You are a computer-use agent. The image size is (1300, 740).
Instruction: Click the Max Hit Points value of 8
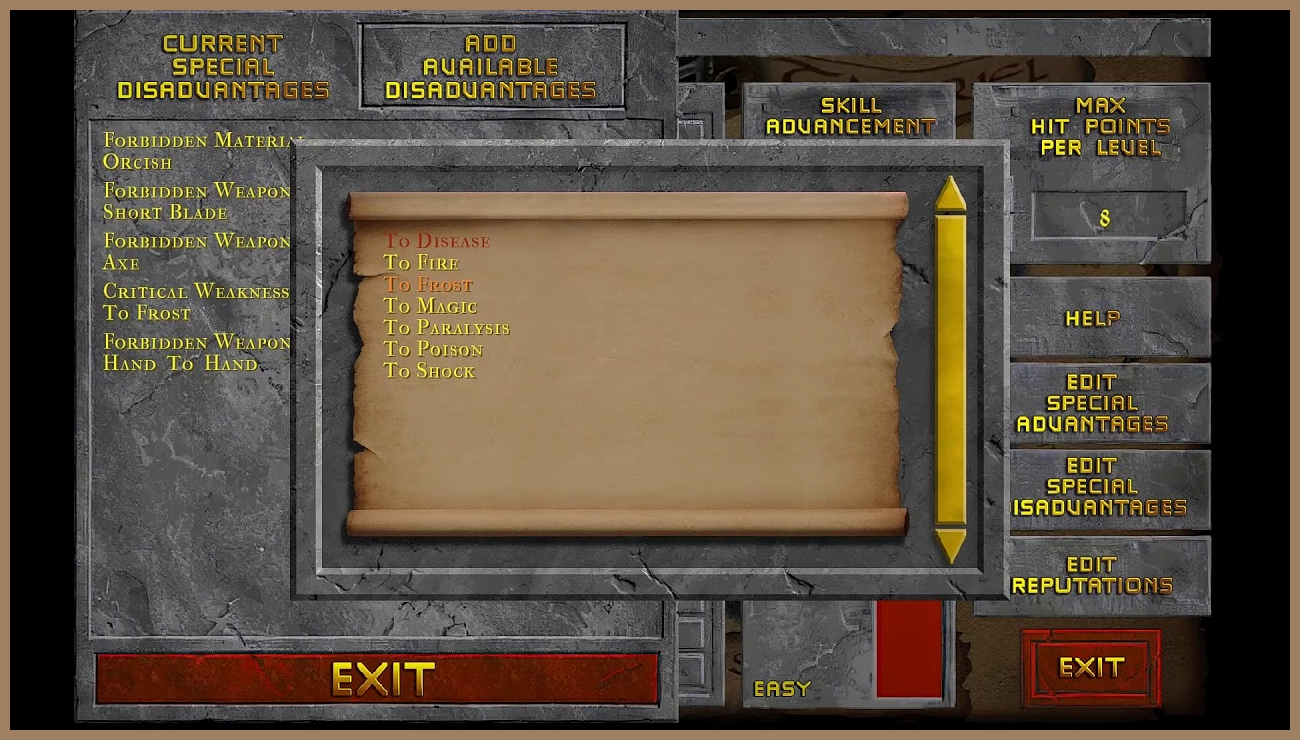pyautogui.click(x=1106, y=218)
